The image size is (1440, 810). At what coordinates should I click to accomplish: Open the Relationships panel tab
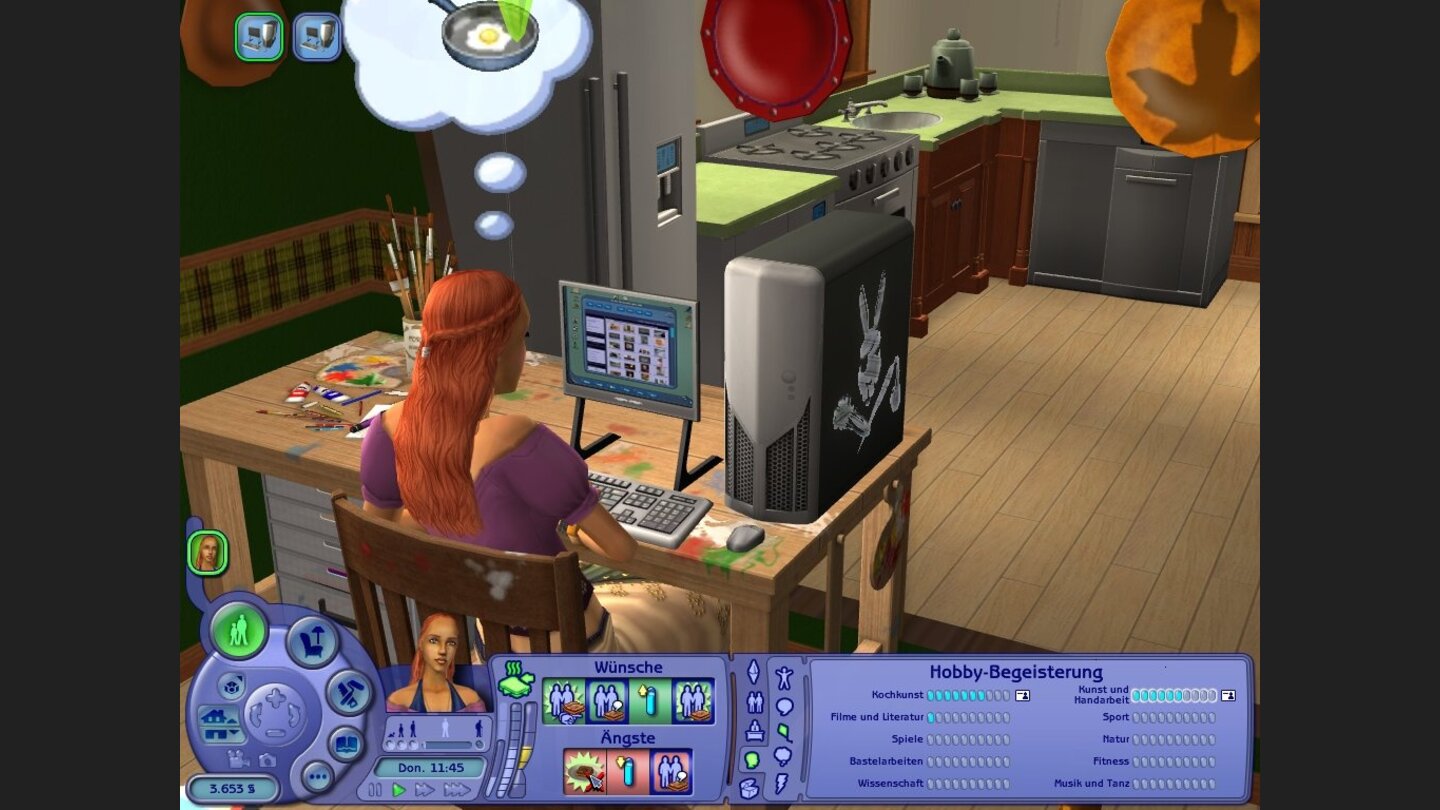pos(754,703)
